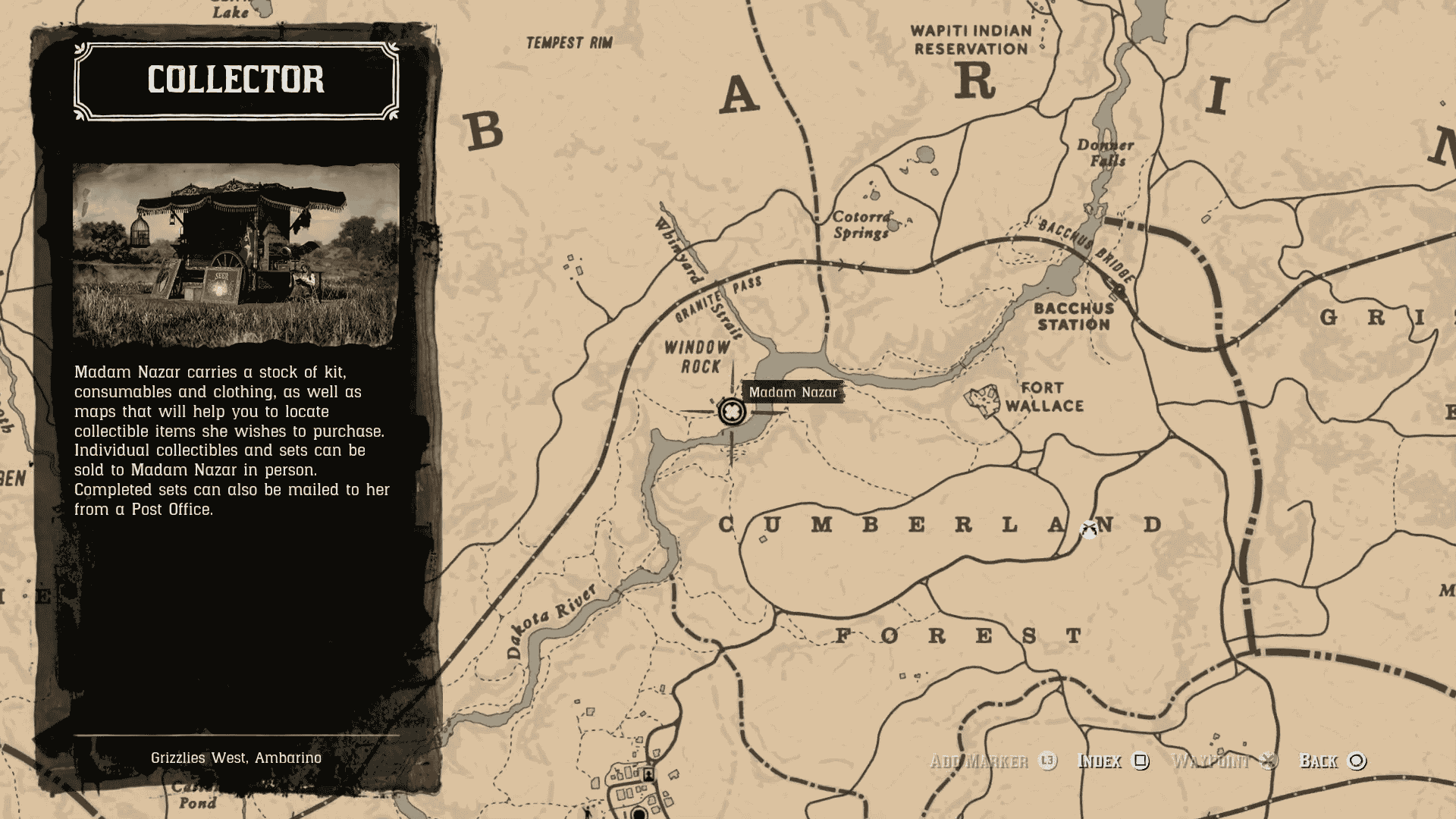Go Back to the previous menu
Screen dimensions: 1456x819
1319,761
